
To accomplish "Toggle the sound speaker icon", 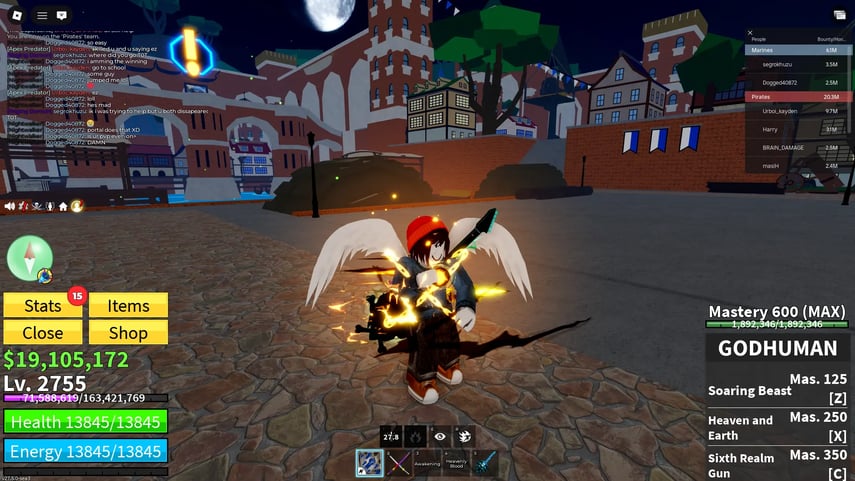I will 10,206.
